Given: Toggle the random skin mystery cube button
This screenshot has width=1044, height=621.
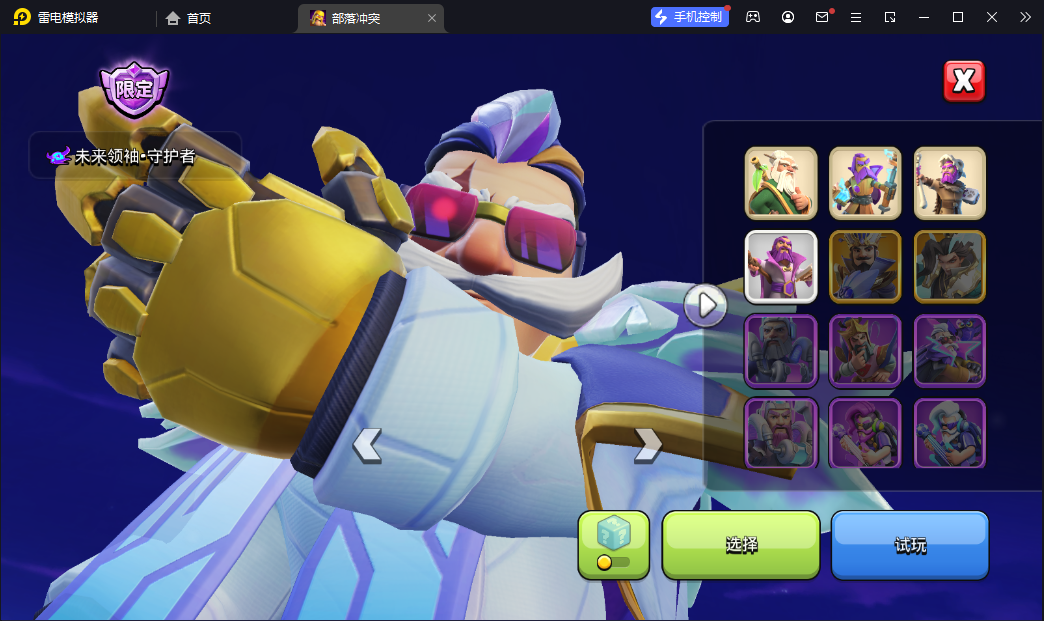Looking at the screenshot, I should [613, 545].
